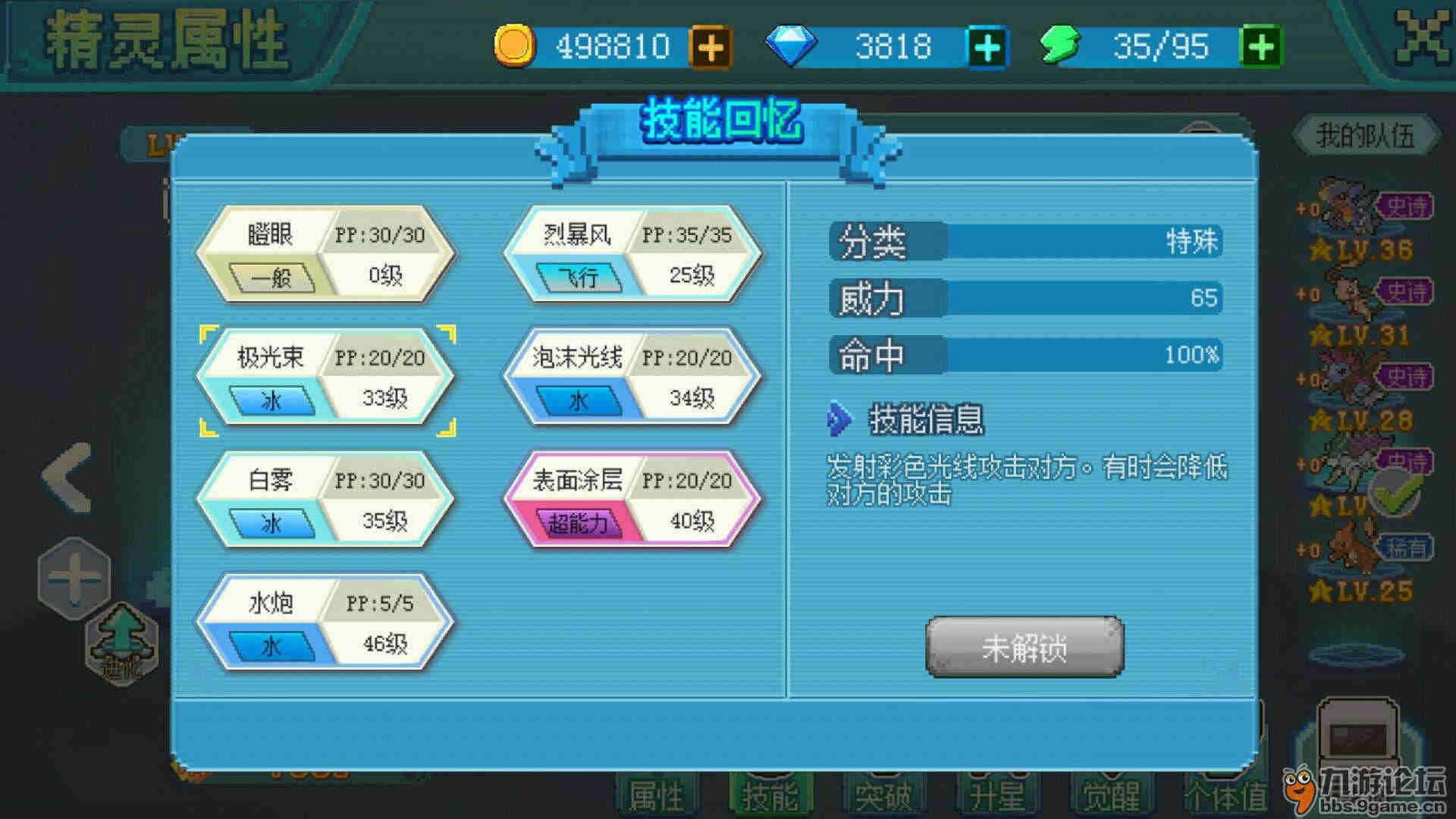Close the spirit attributes screen
The image size is (1456, 819).
click(x=1422, y=38)
